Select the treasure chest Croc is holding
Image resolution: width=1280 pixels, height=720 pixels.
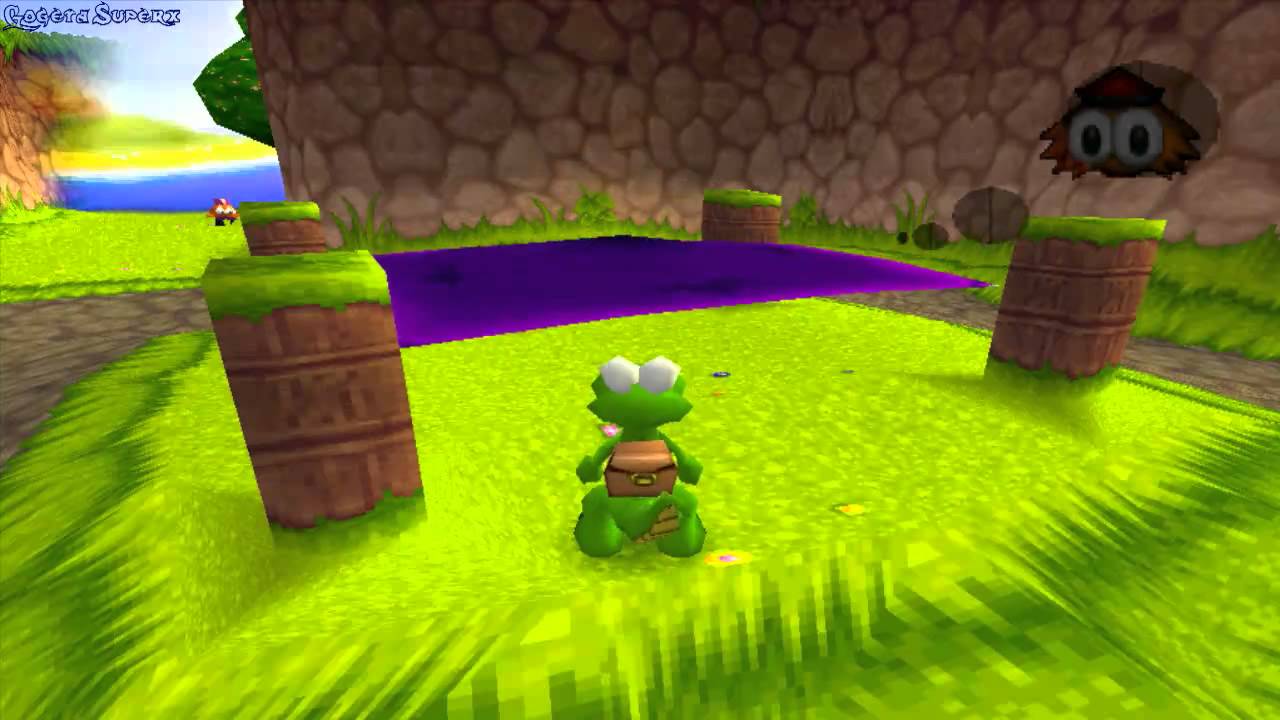point(638,468)
